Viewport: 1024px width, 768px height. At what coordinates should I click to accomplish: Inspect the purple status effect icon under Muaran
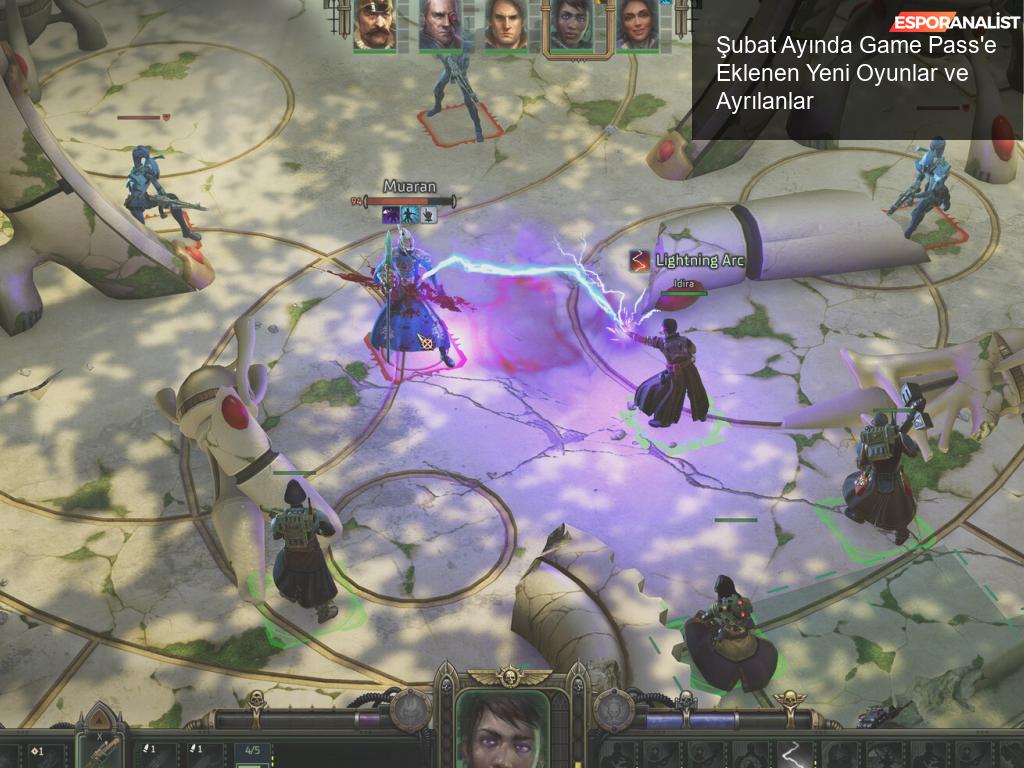pos(391,215)
